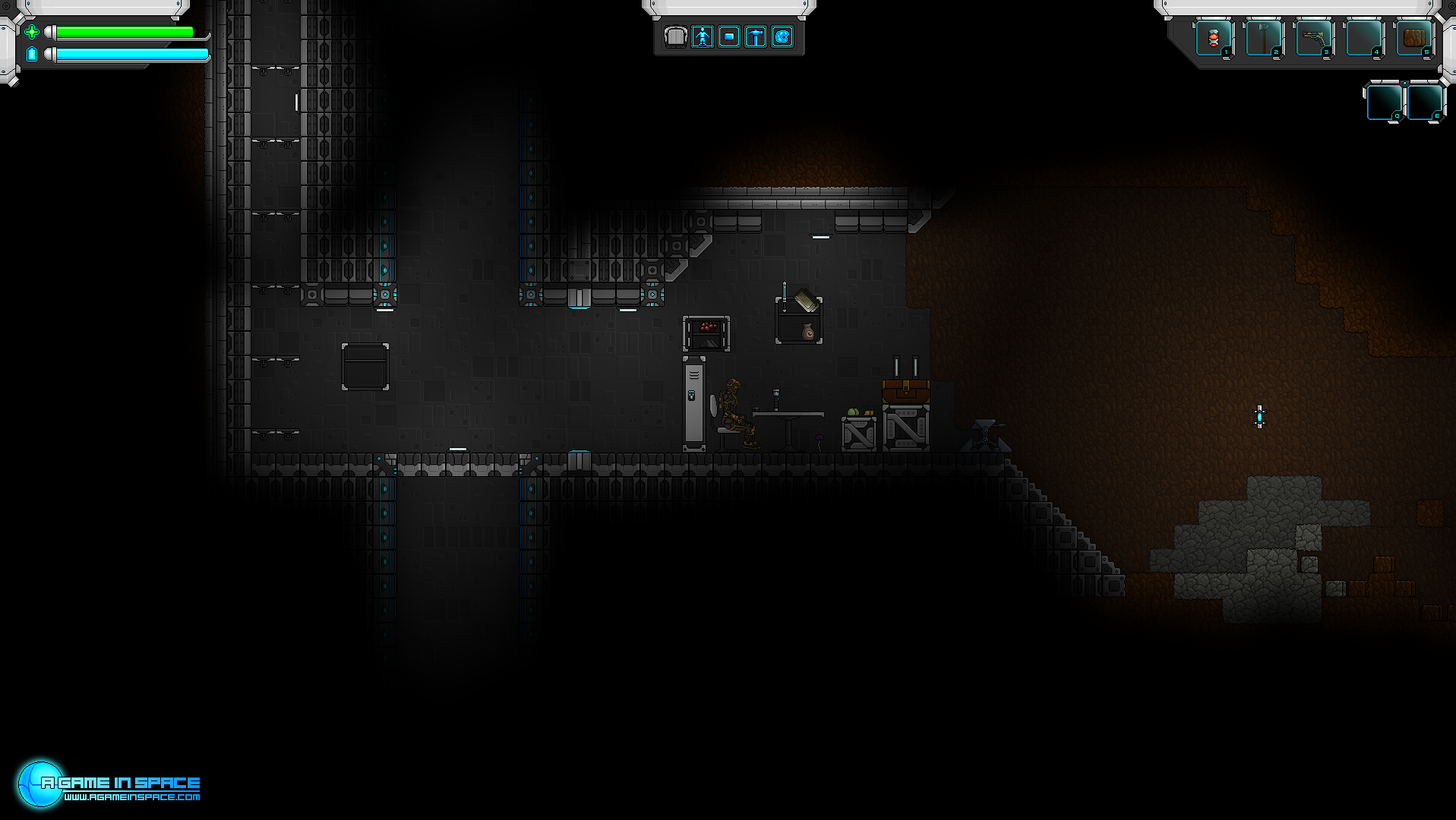Select the blue block icon button
The width and height of the screenshot is (1456, 820).
click(x=729, y=36)
